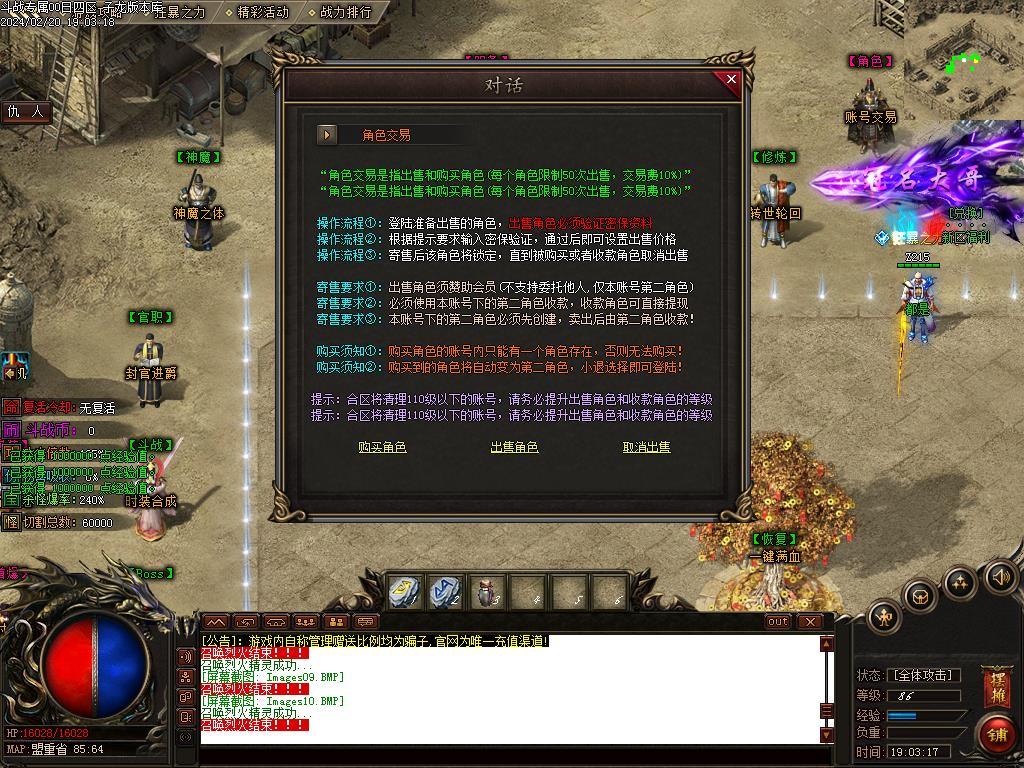Choose the 购买角色 option
The image size is (1024, 768).
382,447
